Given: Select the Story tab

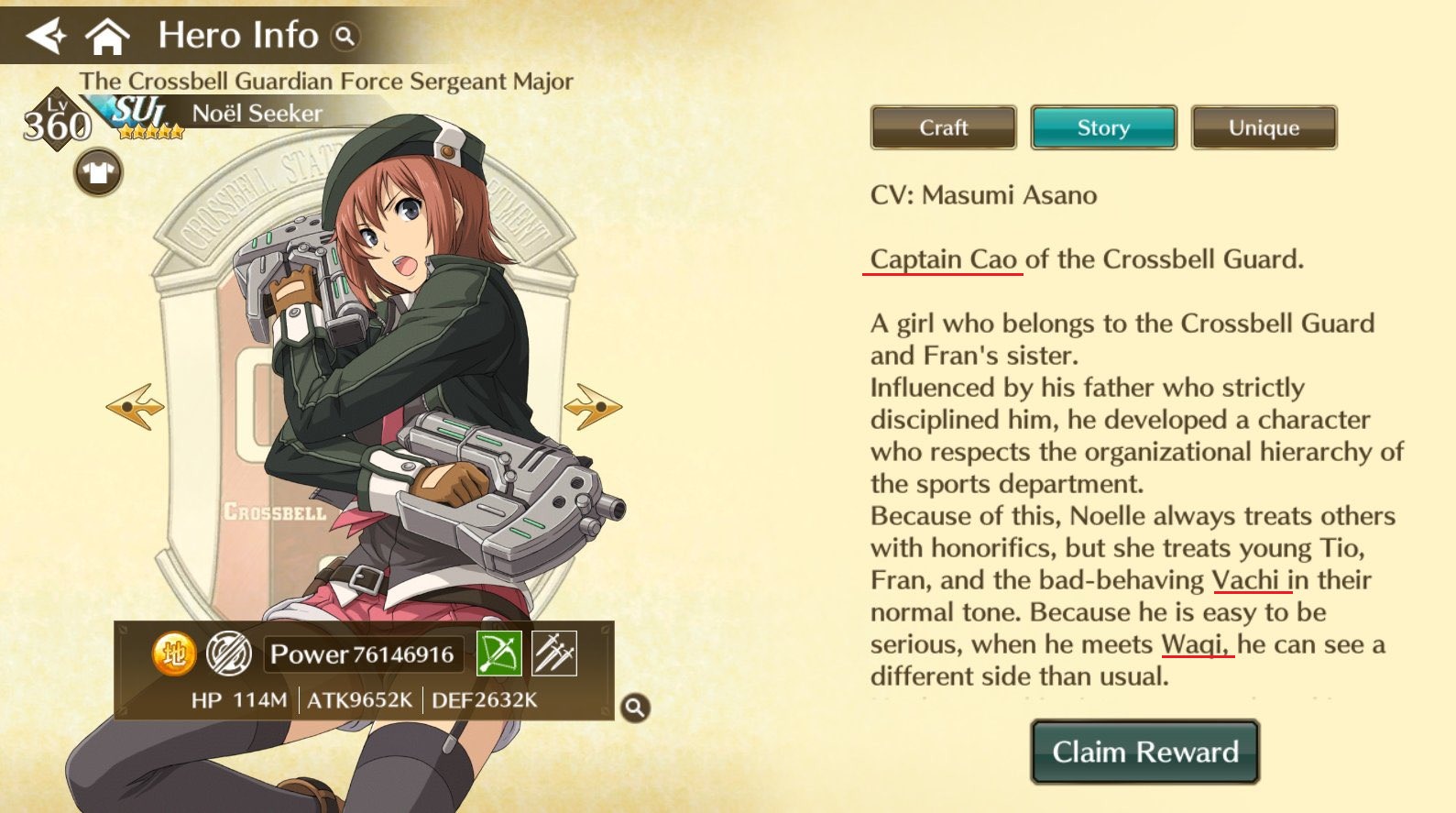Looking at the screenshot, I should (1103, 127).
